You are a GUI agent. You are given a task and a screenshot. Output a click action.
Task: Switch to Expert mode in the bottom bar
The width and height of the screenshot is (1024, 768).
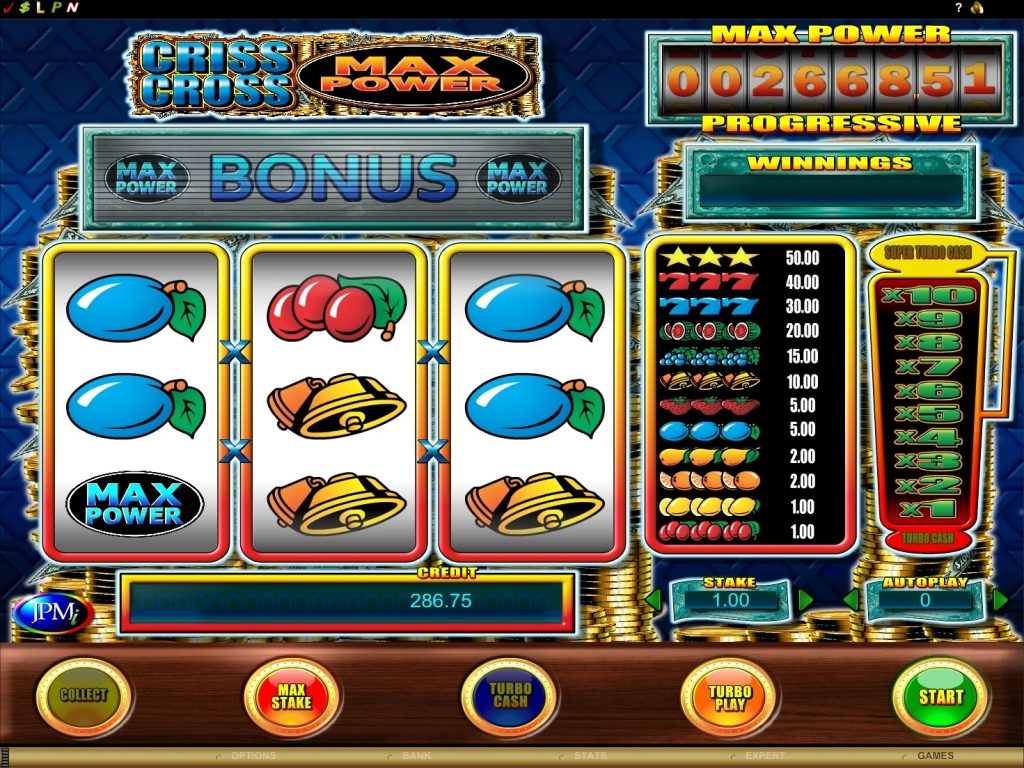point(765,756)
